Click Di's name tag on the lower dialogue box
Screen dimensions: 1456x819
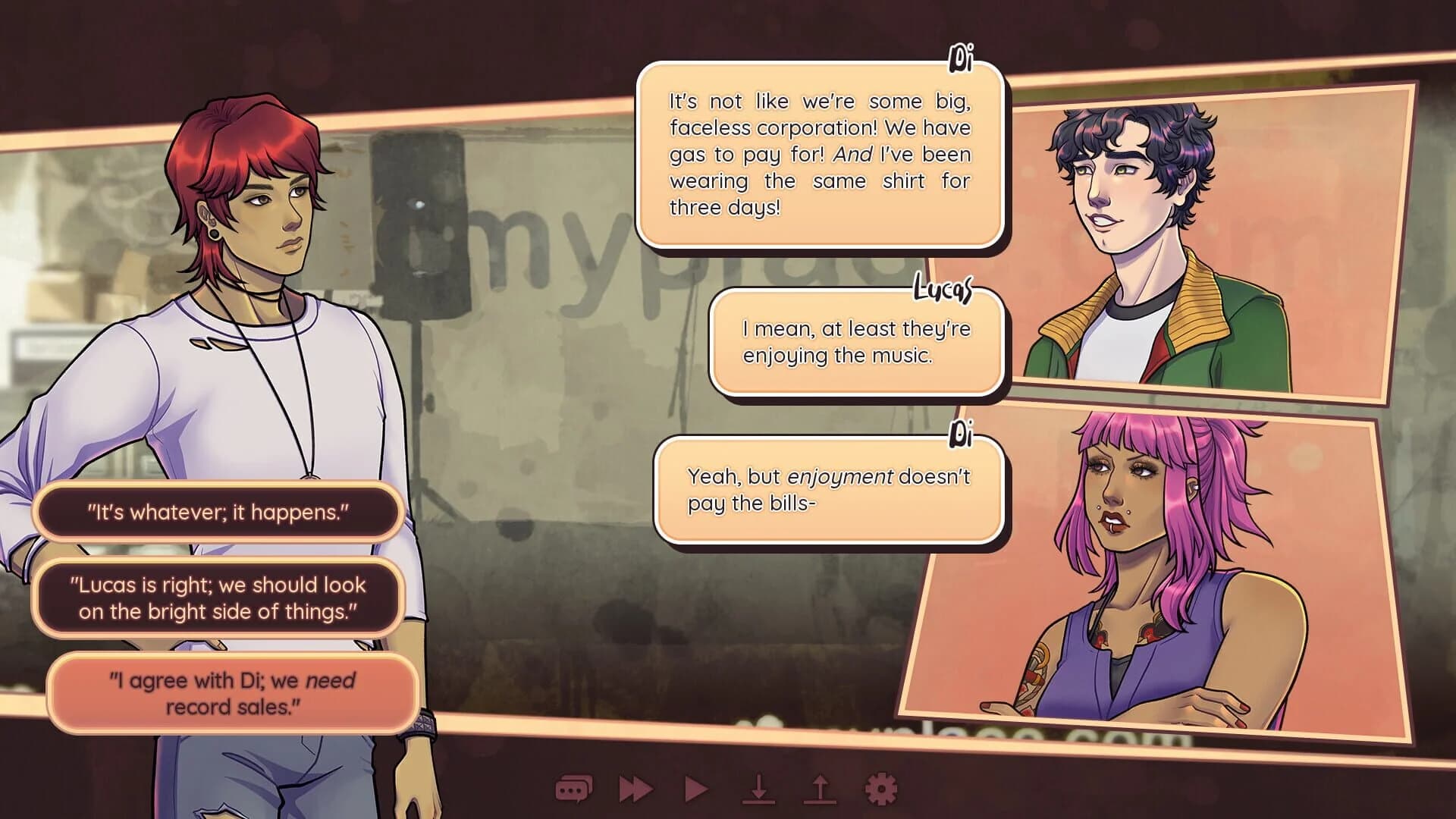coord(962,435)
